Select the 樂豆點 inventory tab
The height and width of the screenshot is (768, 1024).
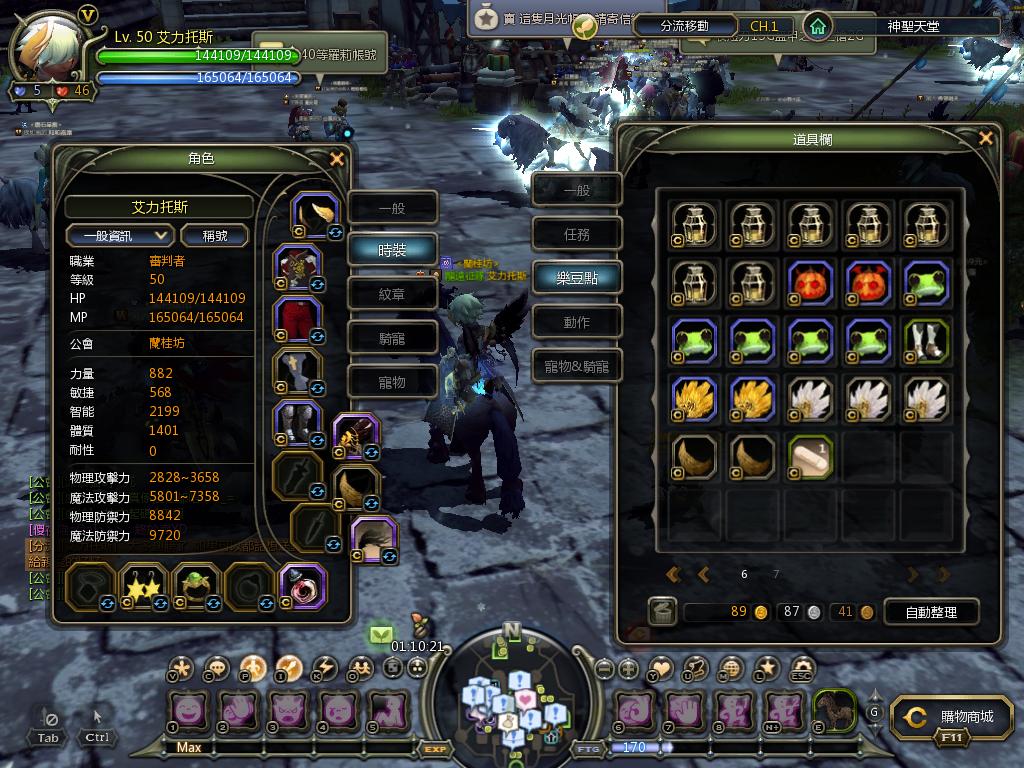click(x=576, y=278)
